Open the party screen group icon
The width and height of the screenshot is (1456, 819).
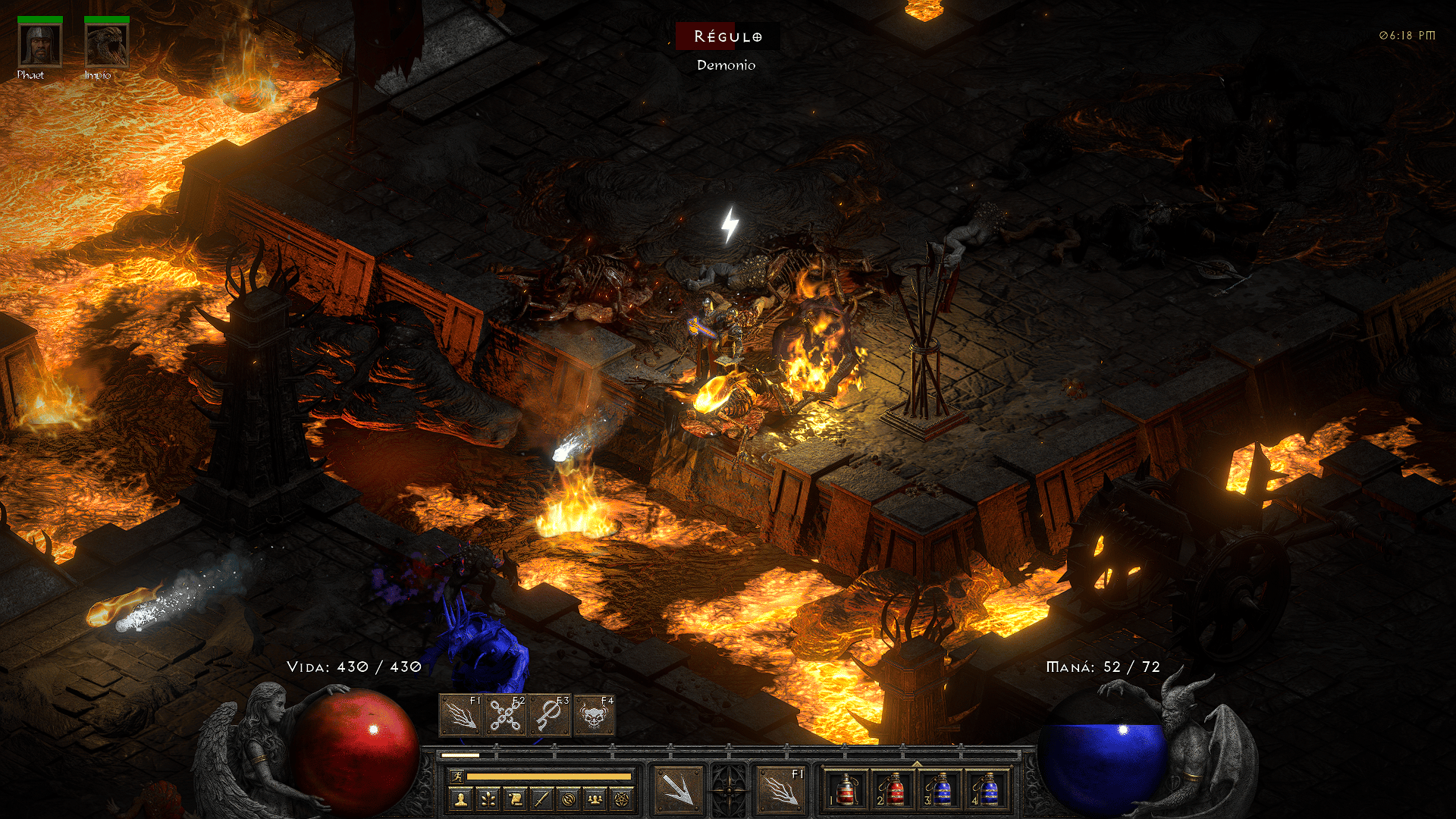(595, 799)
